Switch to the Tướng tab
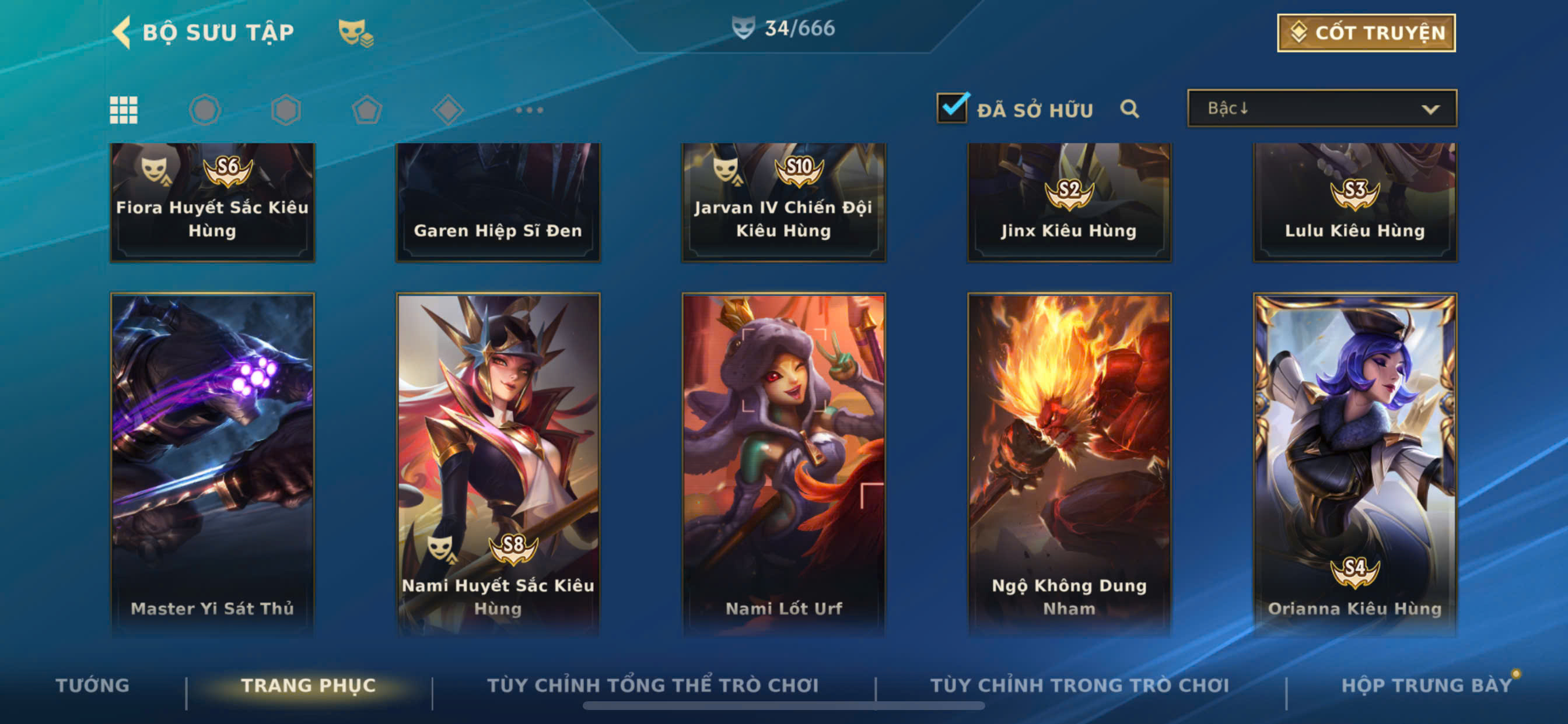The height and width of the screenshot is (724, 1568). [93, 685]
